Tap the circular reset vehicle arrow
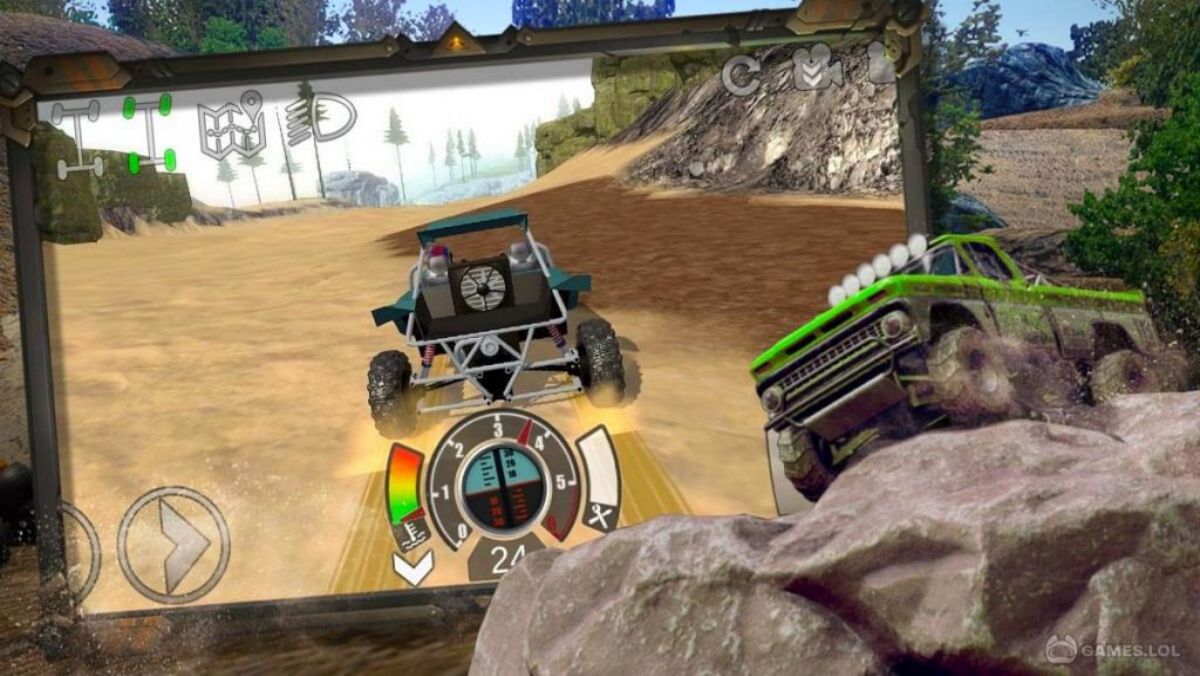 tap(741, 75)
